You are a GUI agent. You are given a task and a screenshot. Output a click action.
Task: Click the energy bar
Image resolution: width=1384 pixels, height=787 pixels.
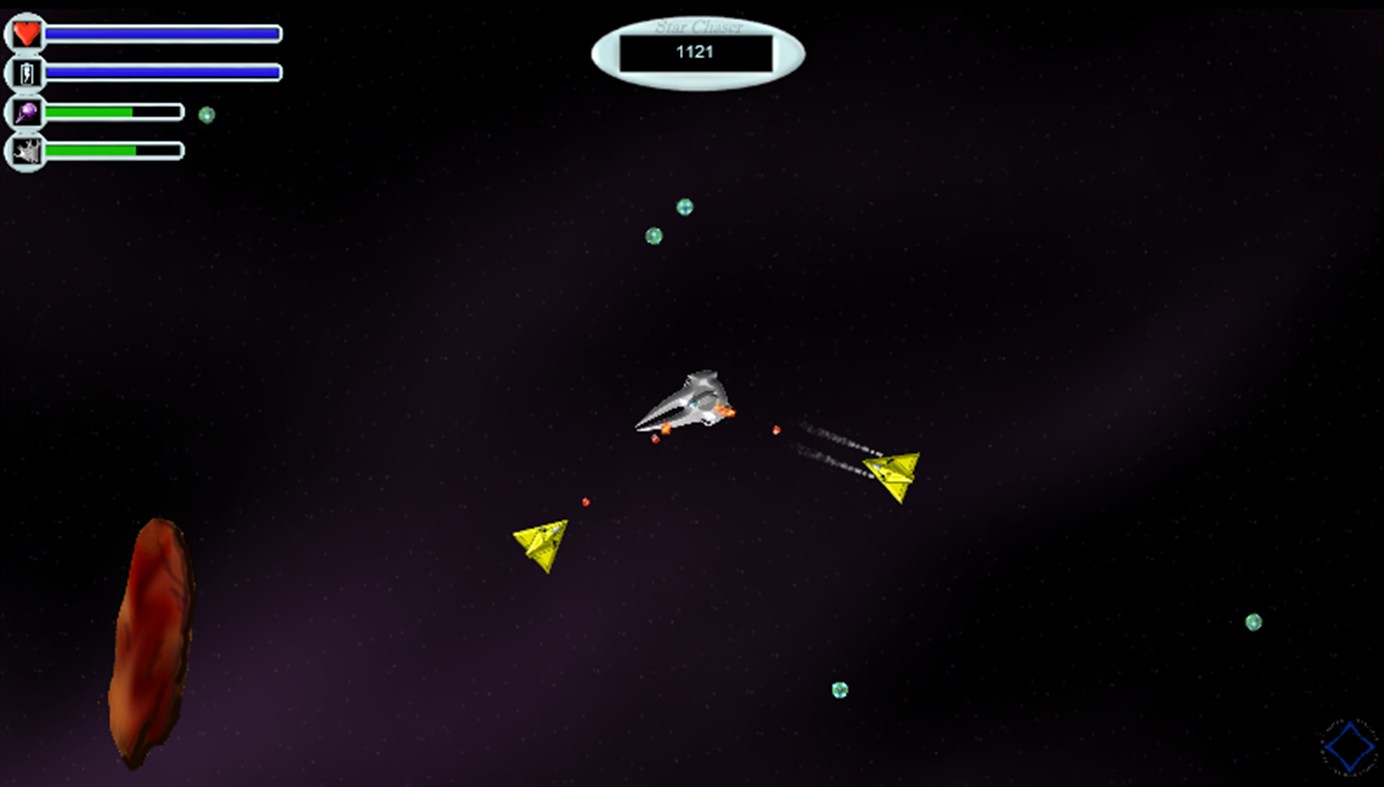165,72
